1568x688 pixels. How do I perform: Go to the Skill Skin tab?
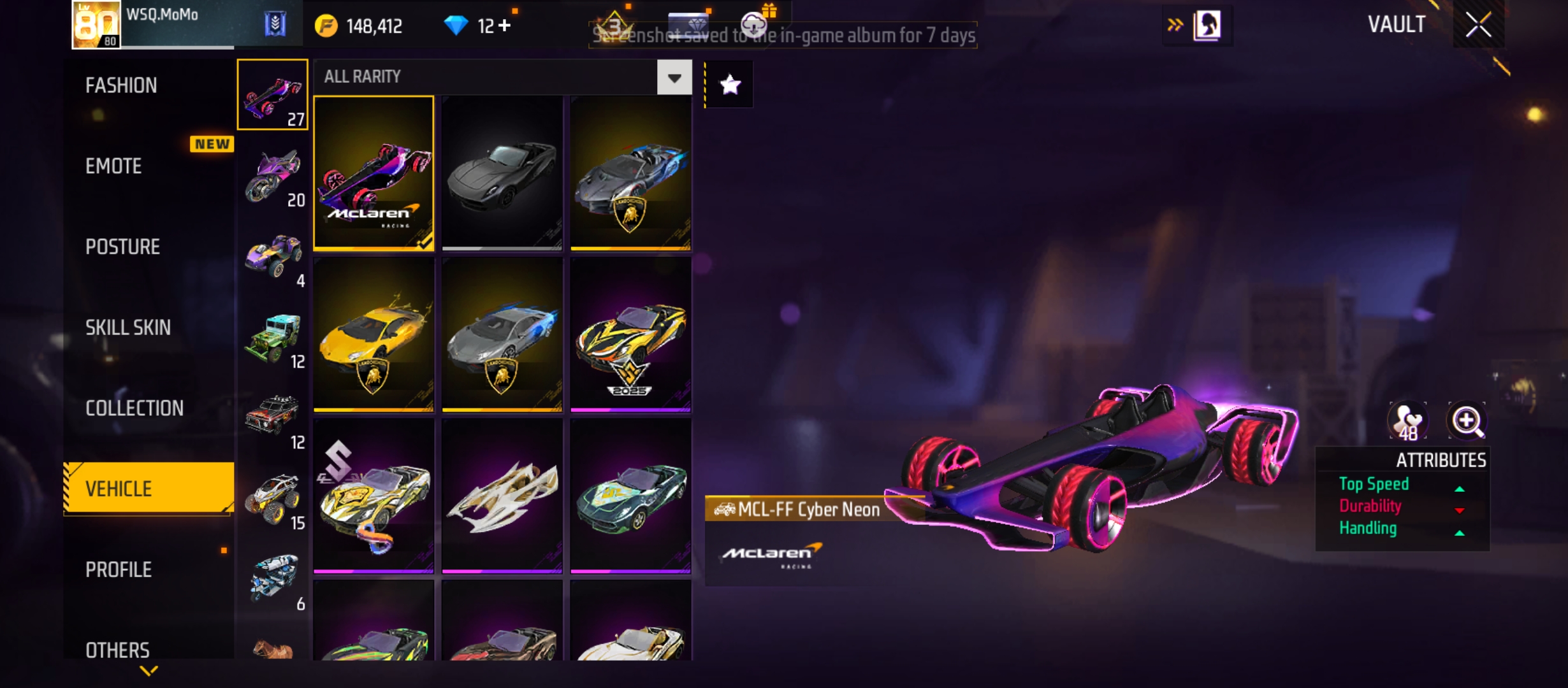click(128, 327)
